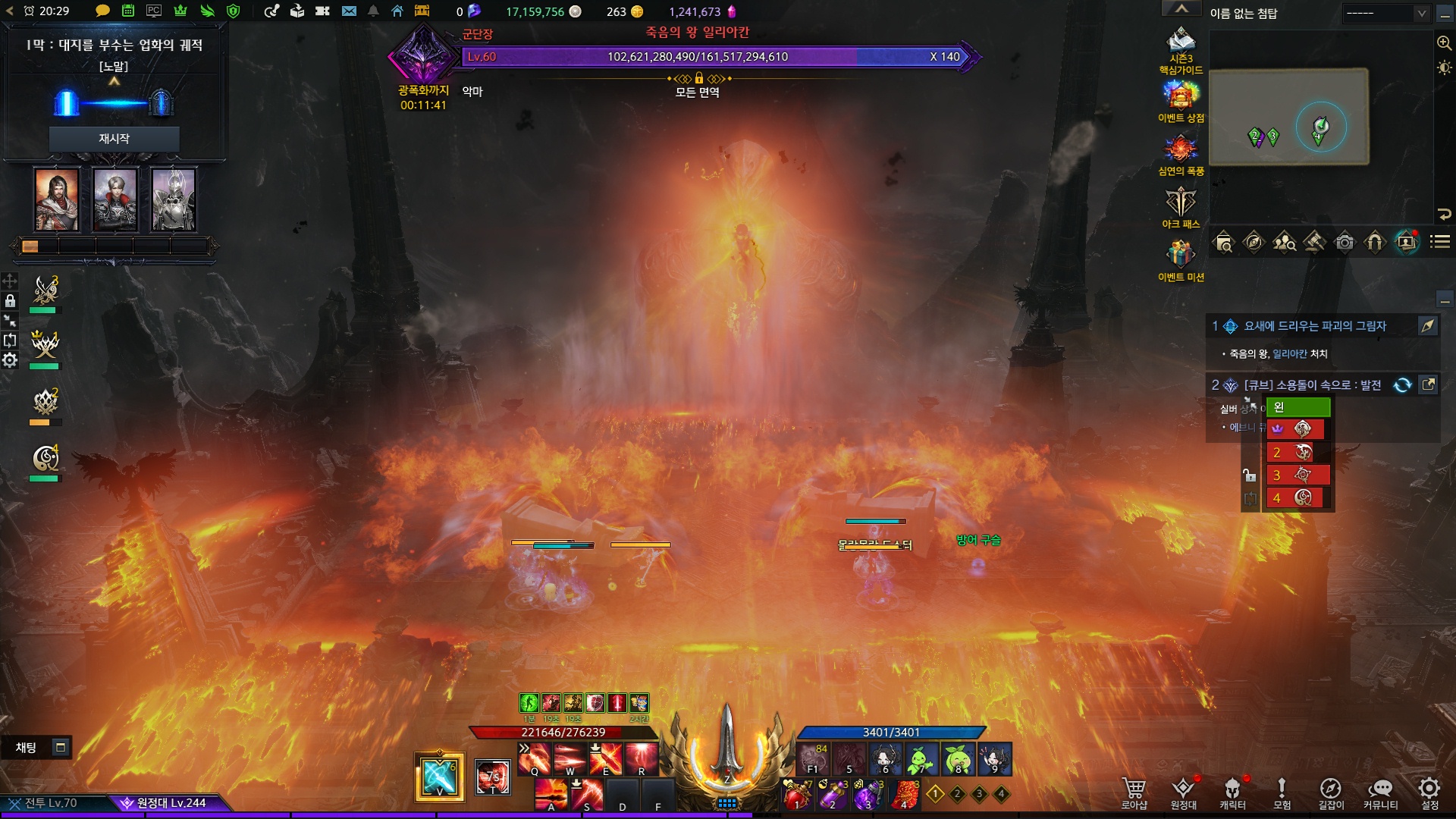
Task: Open the channel dropdown beside 이름 없는 첨탑
Action: coord(1385,14)
